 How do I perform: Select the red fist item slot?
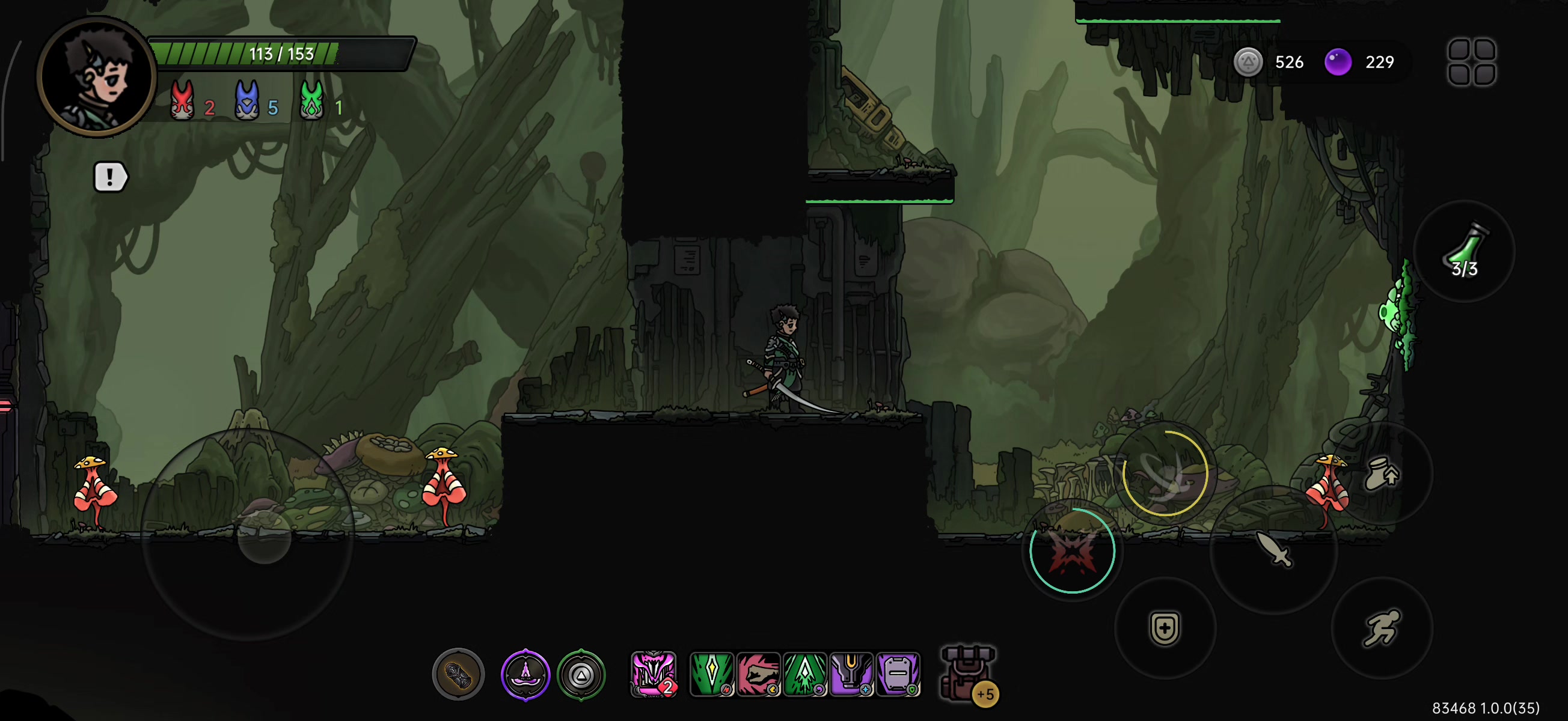(x=758, y=674)
